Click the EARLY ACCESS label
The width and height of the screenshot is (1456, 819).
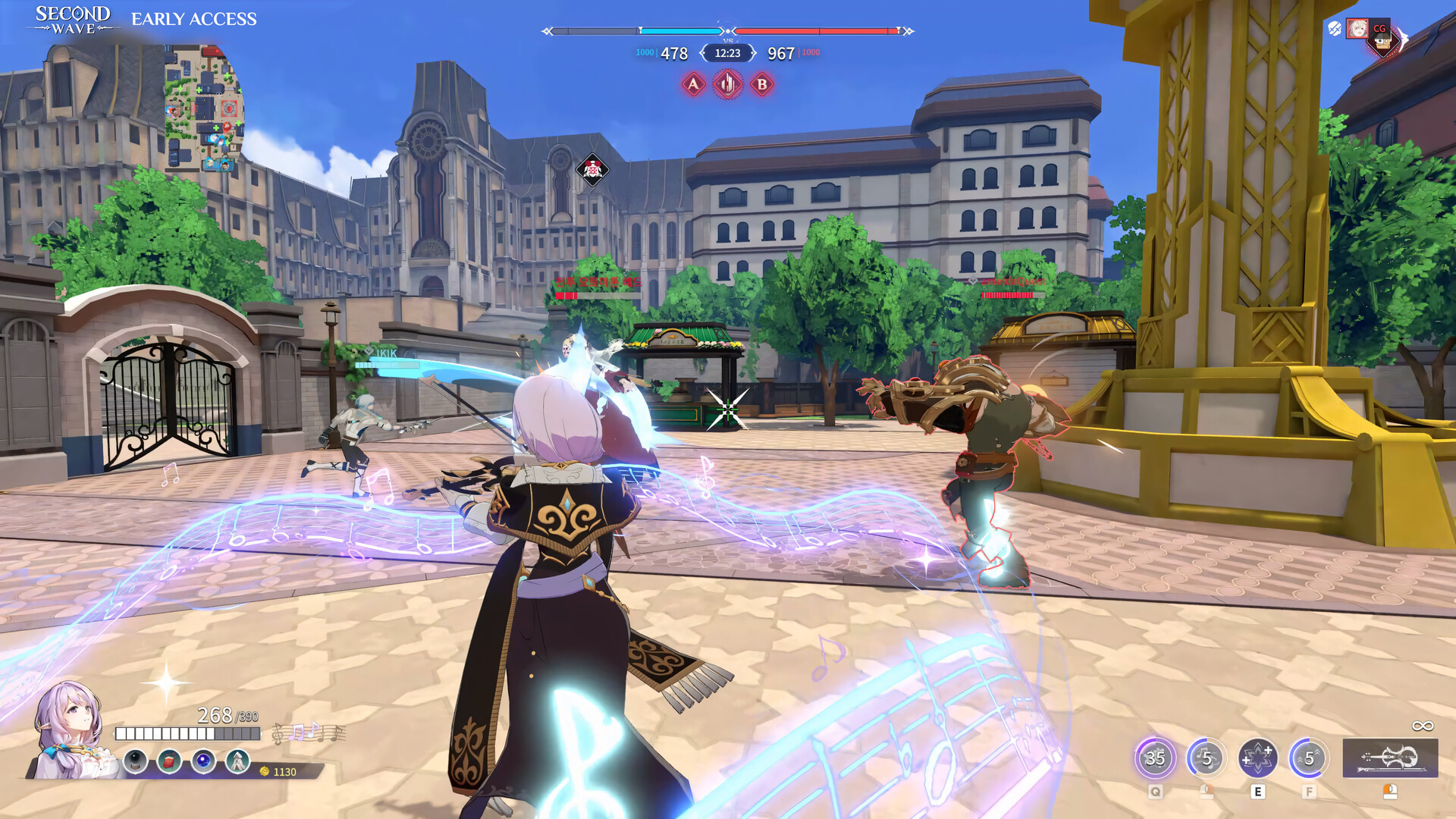tap(194, 19)
